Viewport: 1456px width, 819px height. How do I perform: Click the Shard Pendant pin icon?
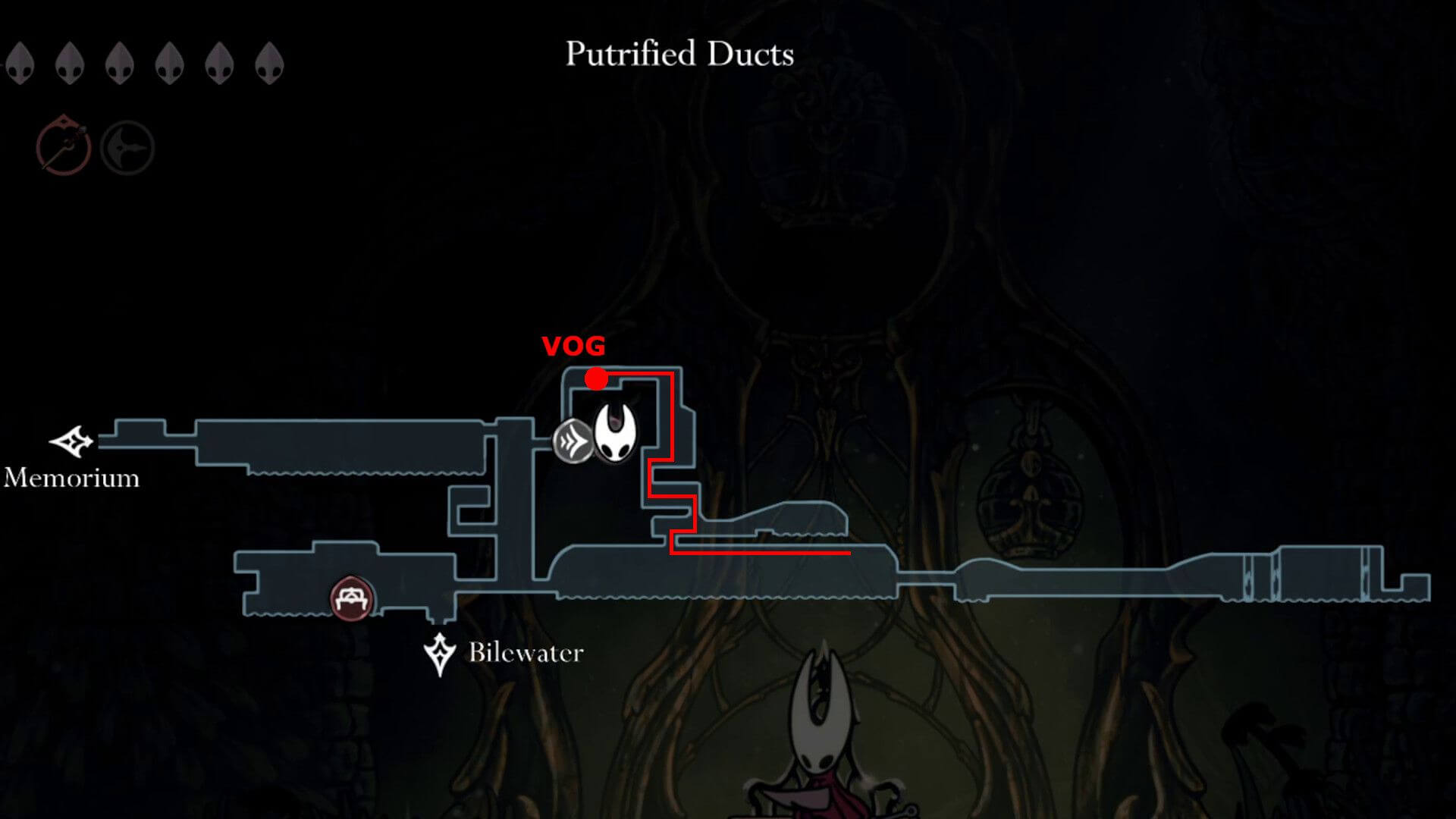pos(127,148)
